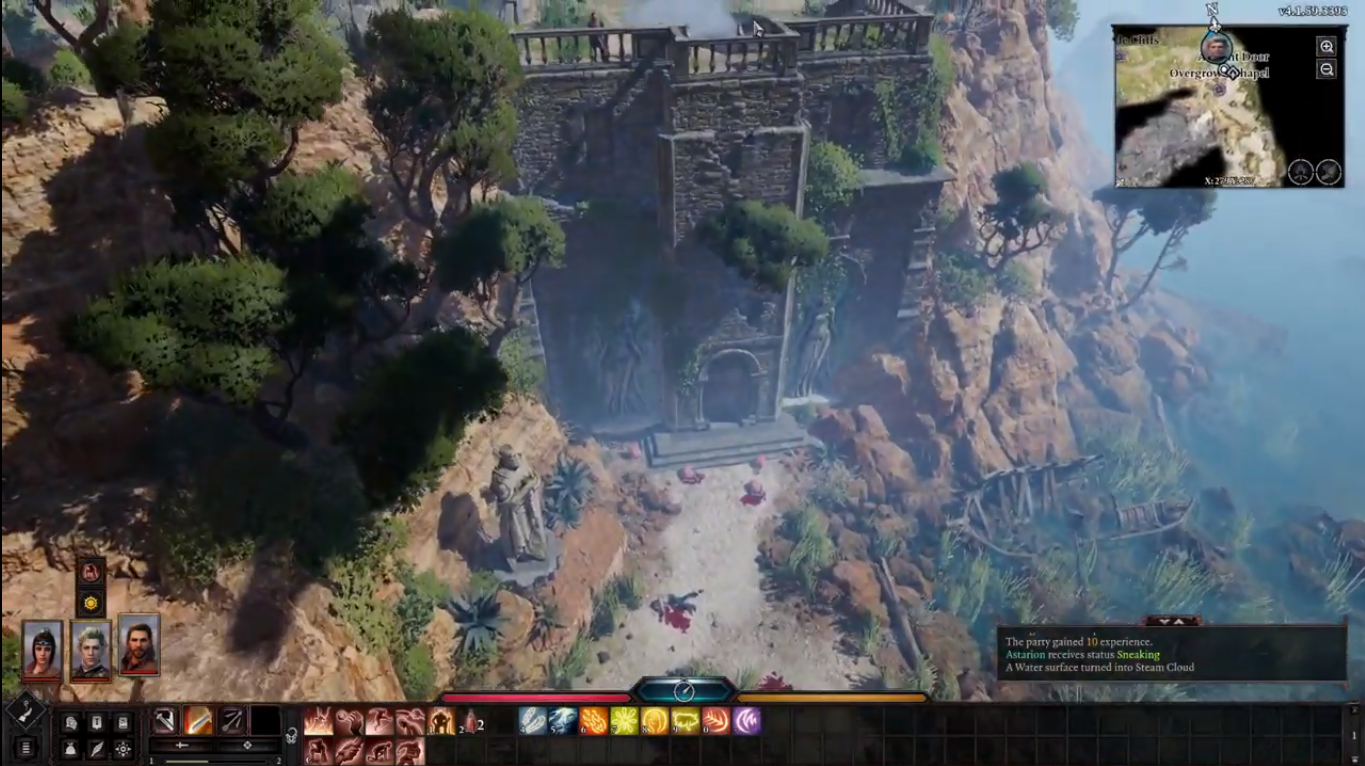
Task: Cast the purple swirl spell on hotbar
Action: click(747, 721)
